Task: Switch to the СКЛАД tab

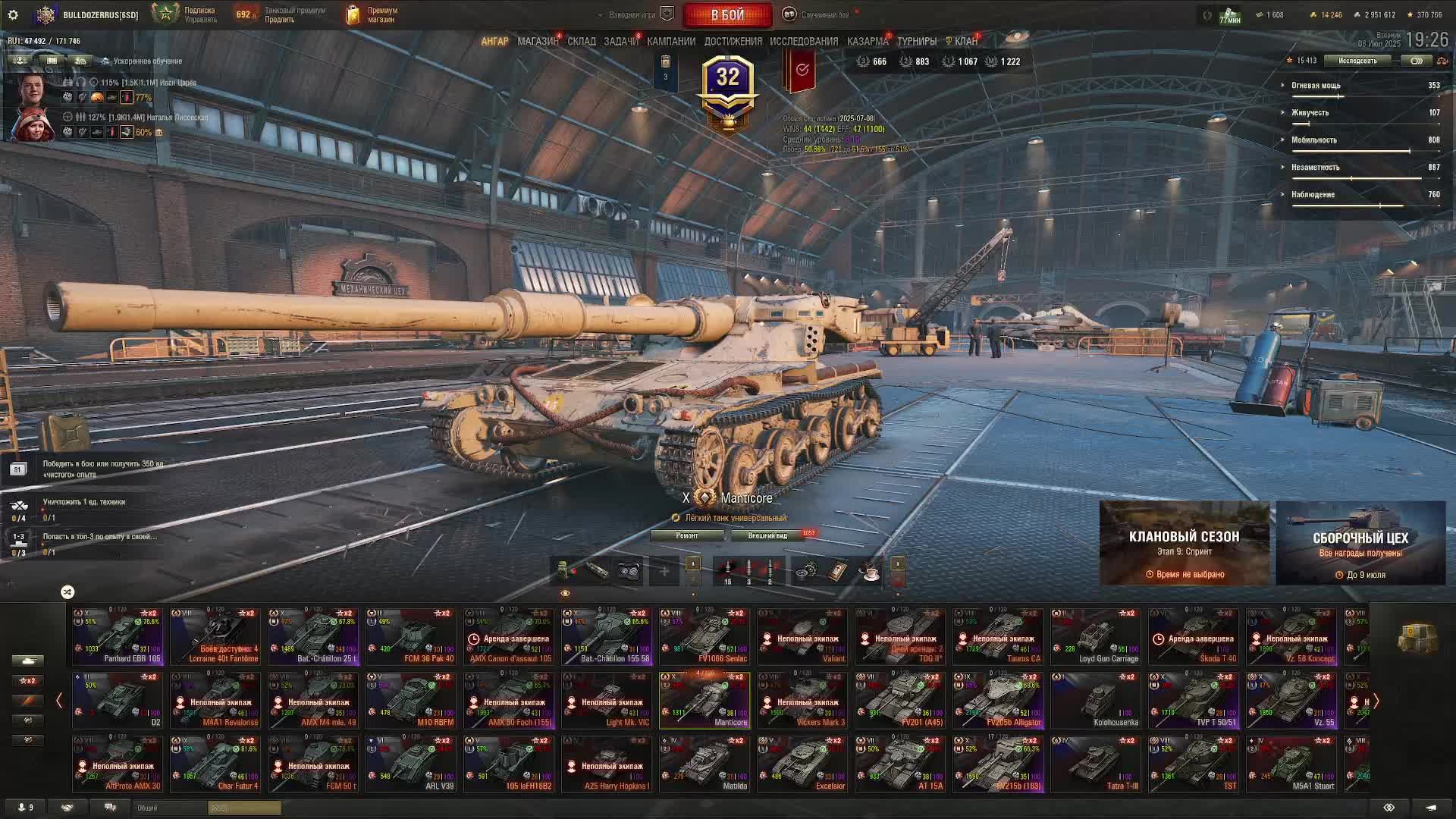Action: 582,42
